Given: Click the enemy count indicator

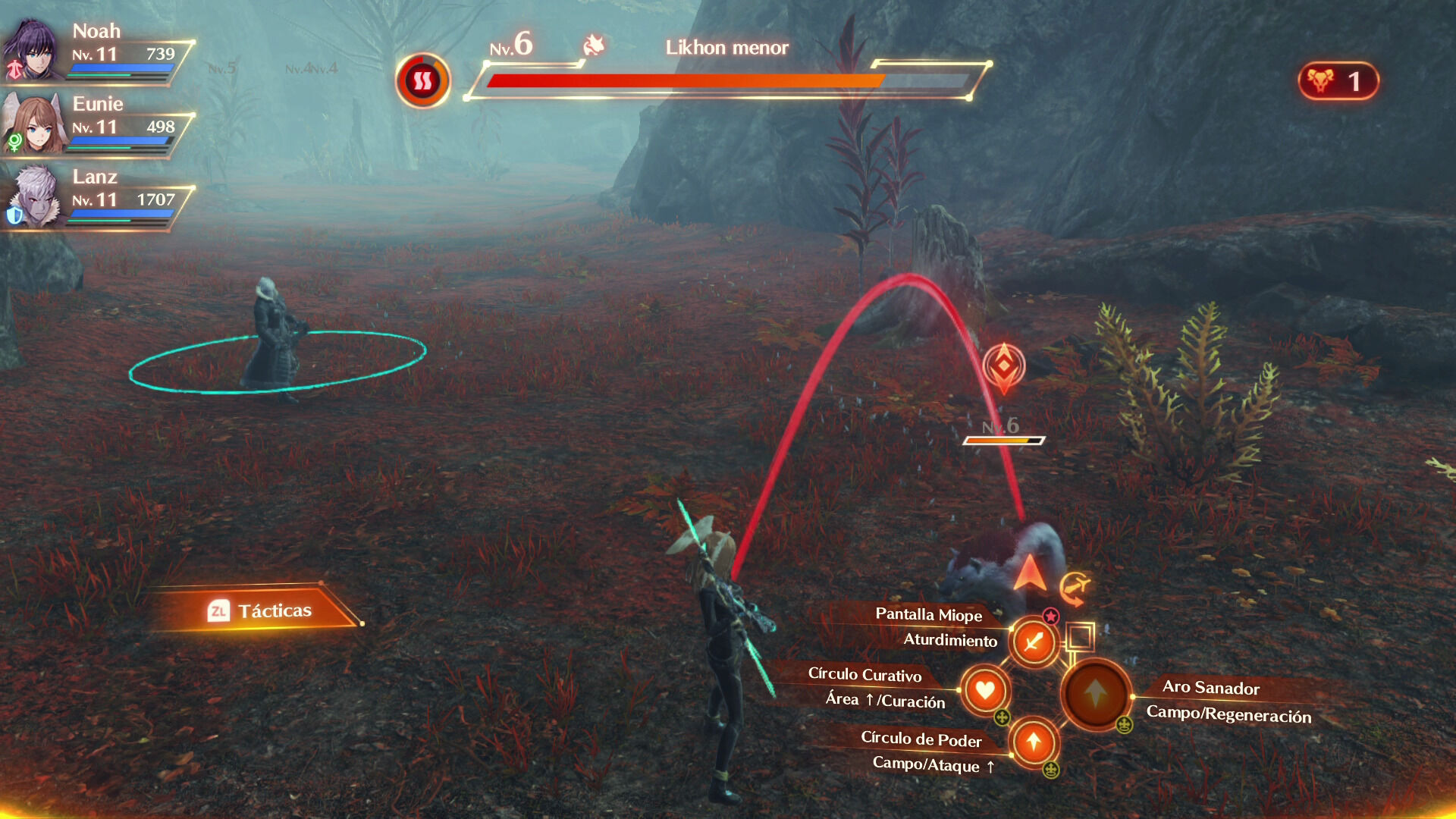Looking at the screenshot, I should [x=1338, y=81].
